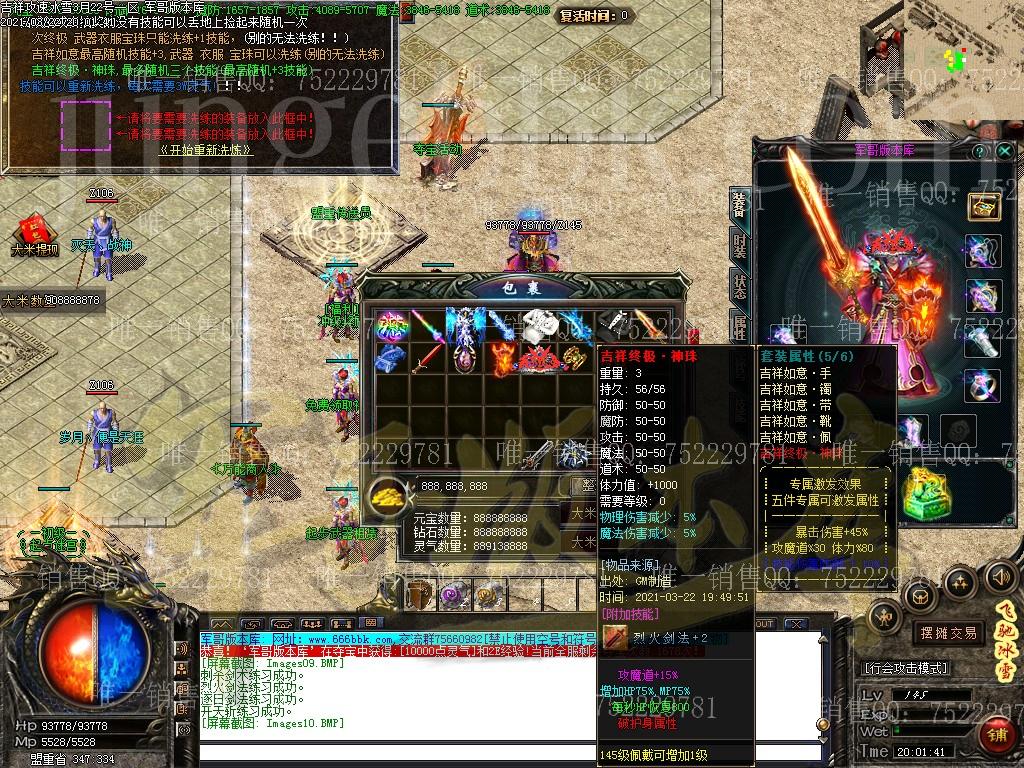The image size is (1024, 768).
Task: Select the rainbow orb in the bag
Action: click(x=390, y=325)
